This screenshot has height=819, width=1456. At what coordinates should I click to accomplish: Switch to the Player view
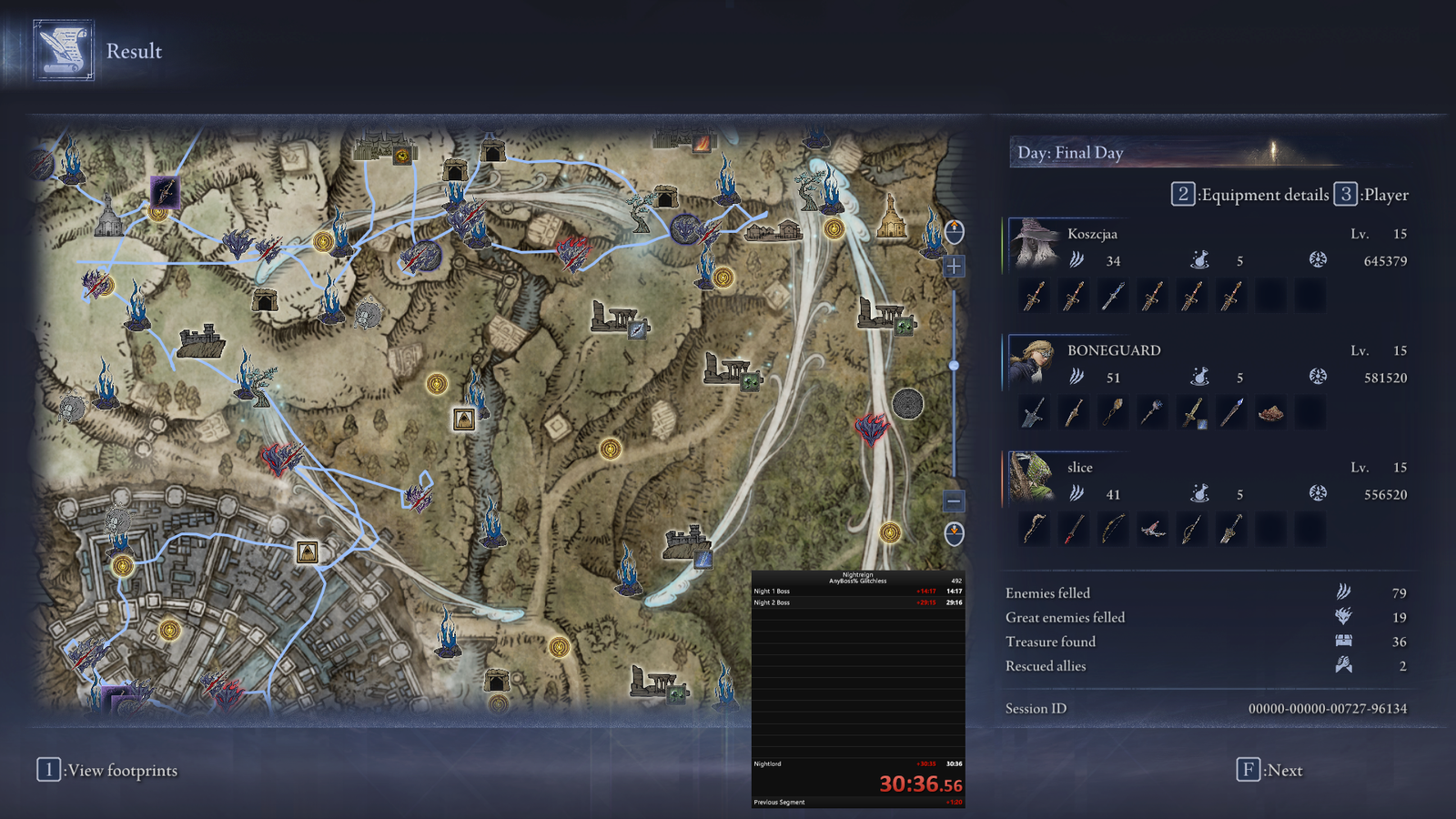[1371, 195]
